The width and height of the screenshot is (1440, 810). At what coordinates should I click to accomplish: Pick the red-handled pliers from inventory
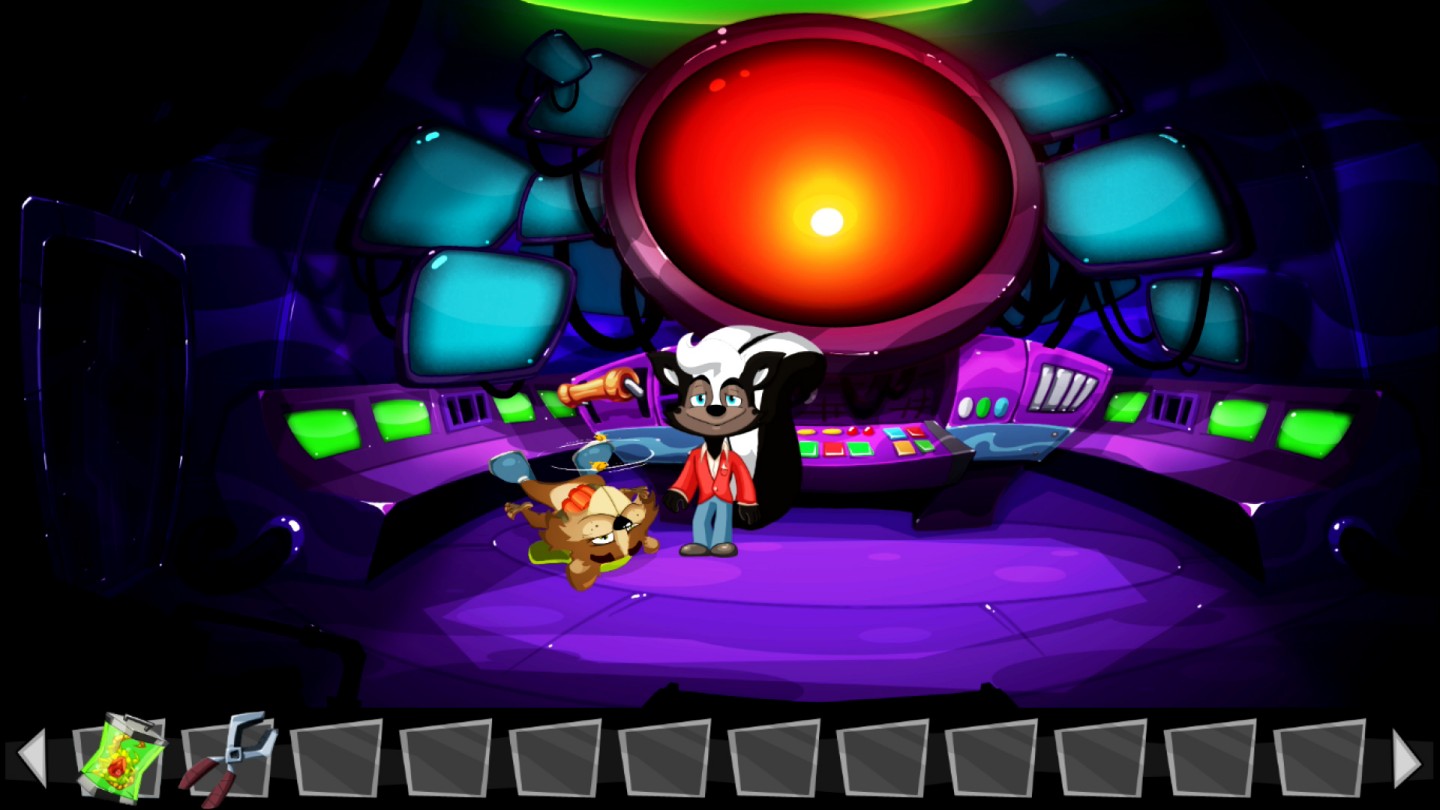pyautogui.click(x=229, y=757)
